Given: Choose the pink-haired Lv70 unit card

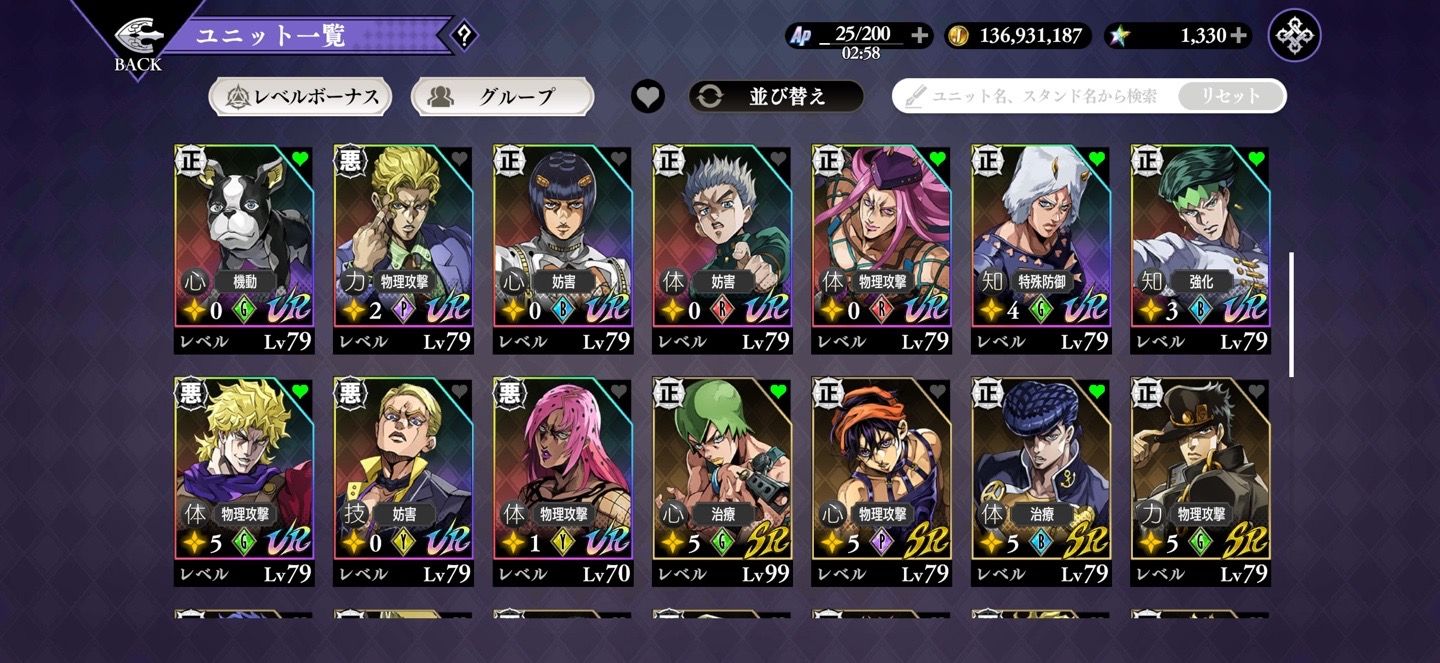Looking at the screenshot, I should point(562,481).
